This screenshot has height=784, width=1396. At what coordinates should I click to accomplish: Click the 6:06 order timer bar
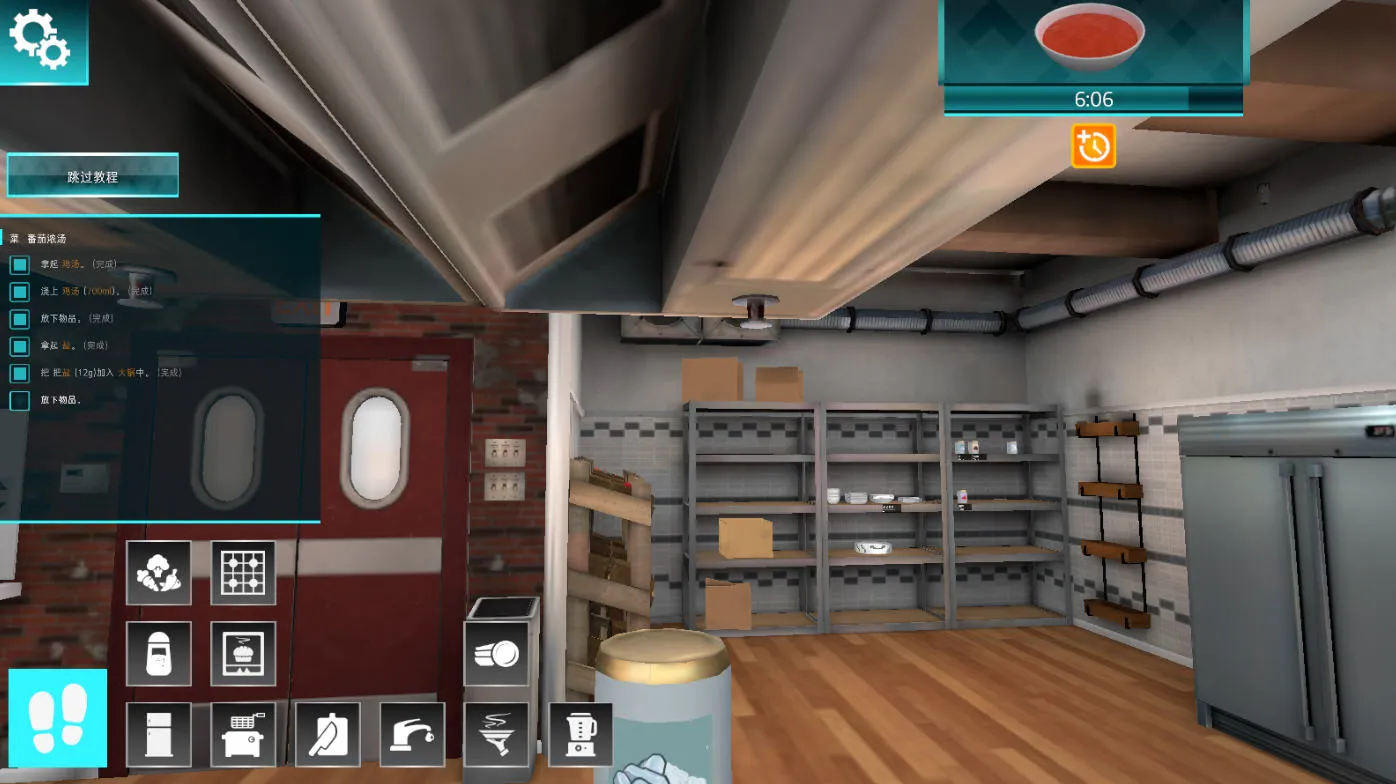1093,99
